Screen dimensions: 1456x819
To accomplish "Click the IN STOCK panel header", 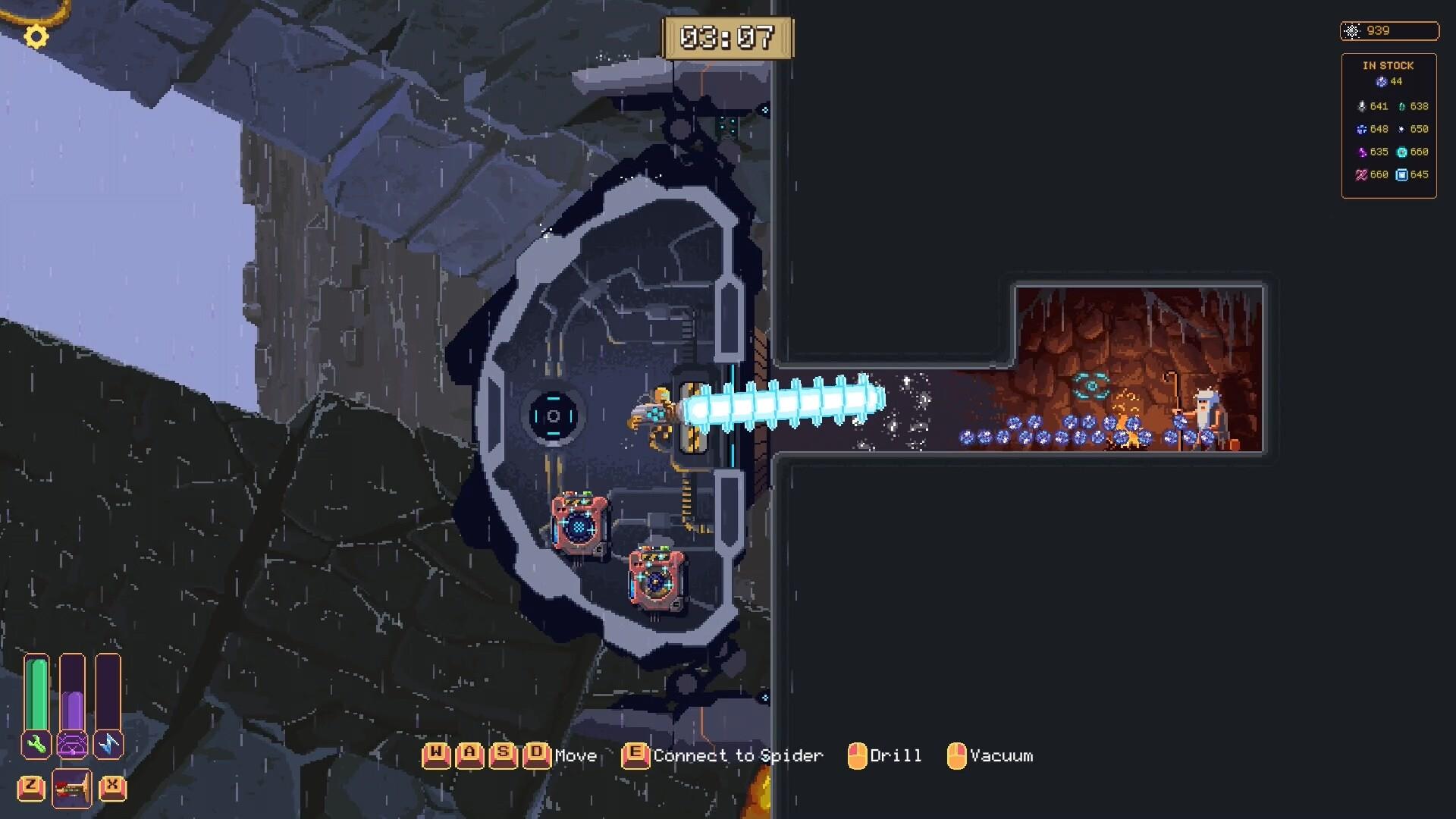I will (1389, 65).
